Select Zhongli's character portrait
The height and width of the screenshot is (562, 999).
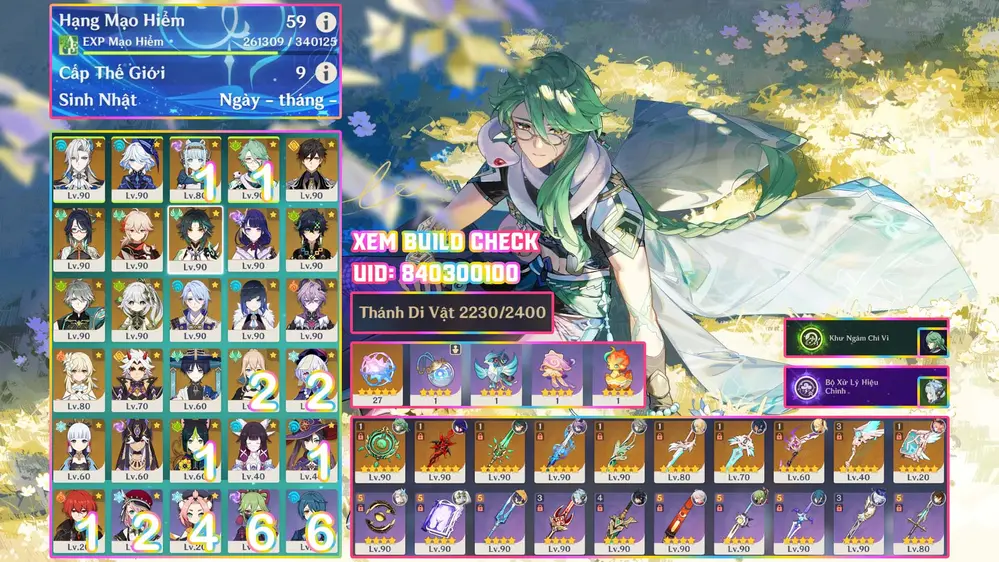pyautogui.click(x=310, y=164)
